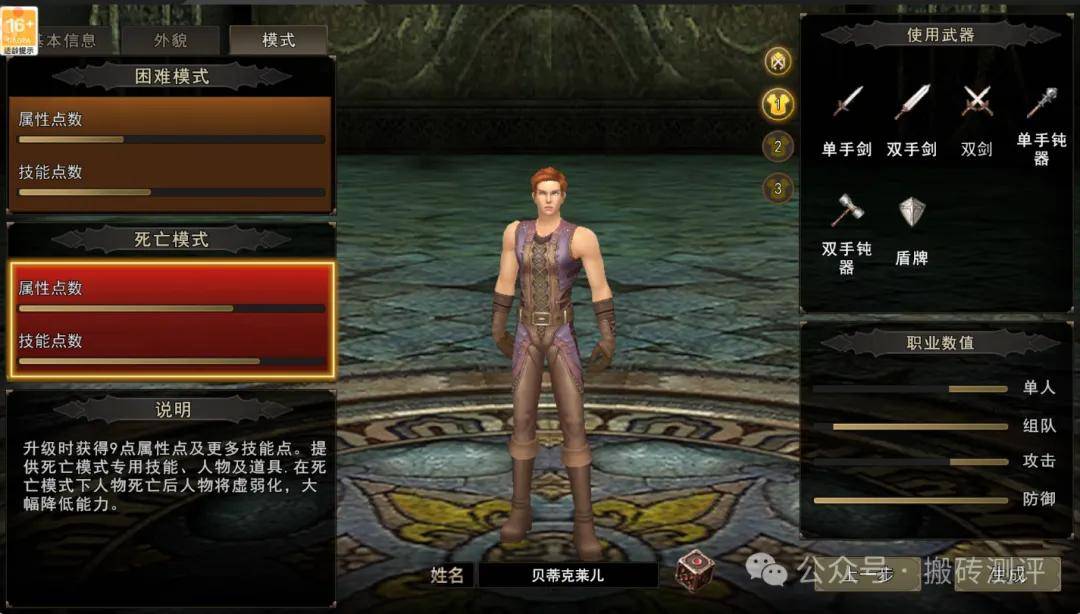Pick armor preview number 3

778,188
